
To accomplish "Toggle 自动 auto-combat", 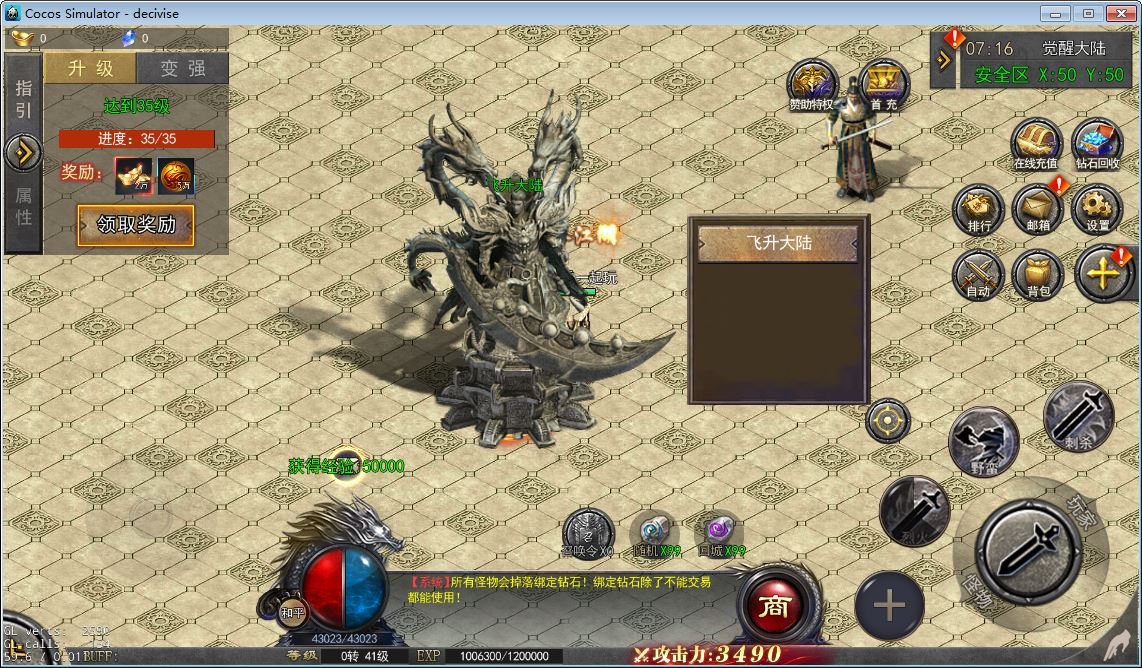I will click(978, 273).
